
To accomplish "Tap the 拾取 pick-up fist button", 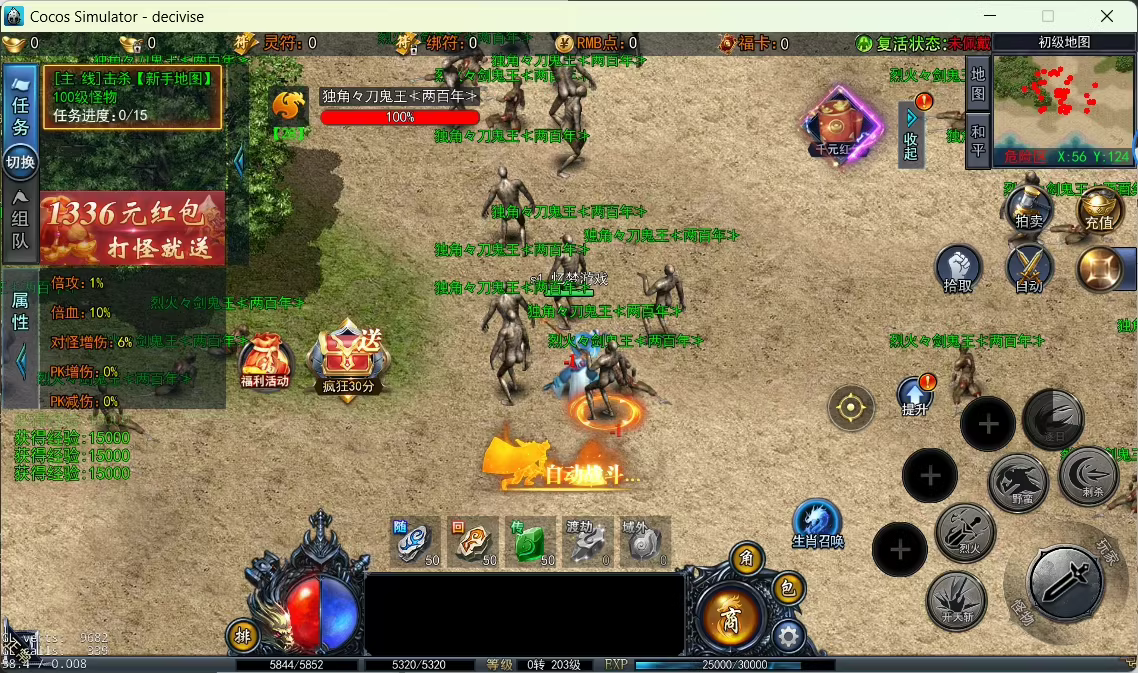I will (958, 270).
